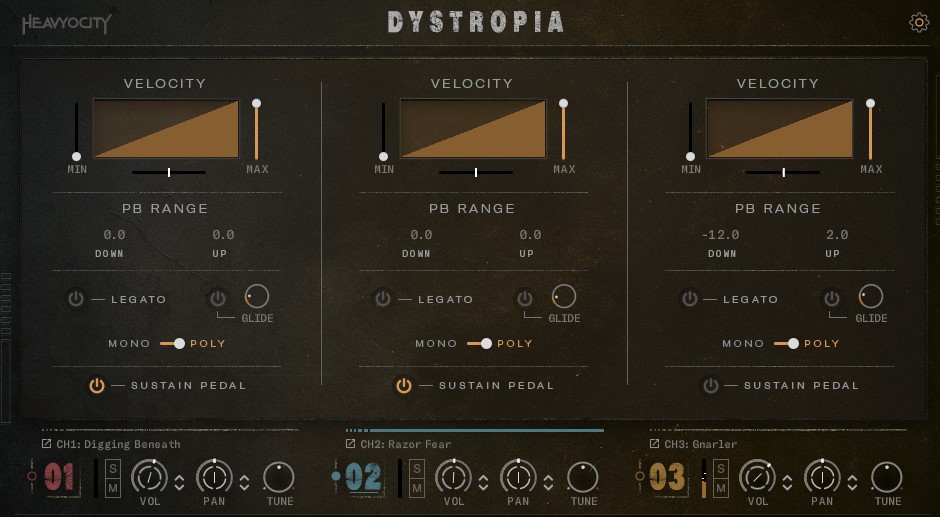Screen dimensions: 940x517
Task: Click the -12.0 pitch bend down value
Action: click(x=721, y=235)
